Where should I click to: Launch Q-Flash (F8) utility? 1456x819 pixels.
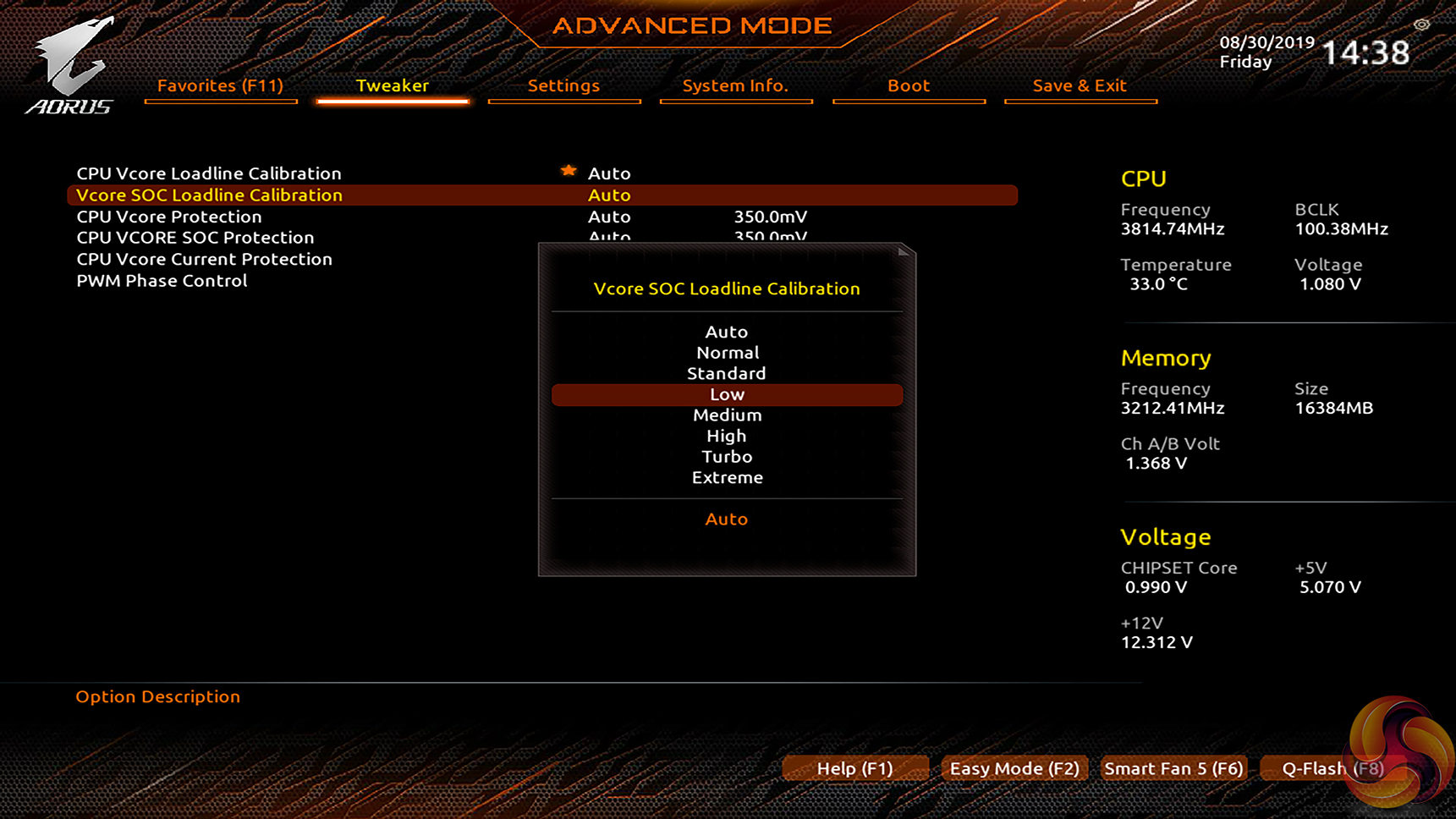tap(1332, 768)
